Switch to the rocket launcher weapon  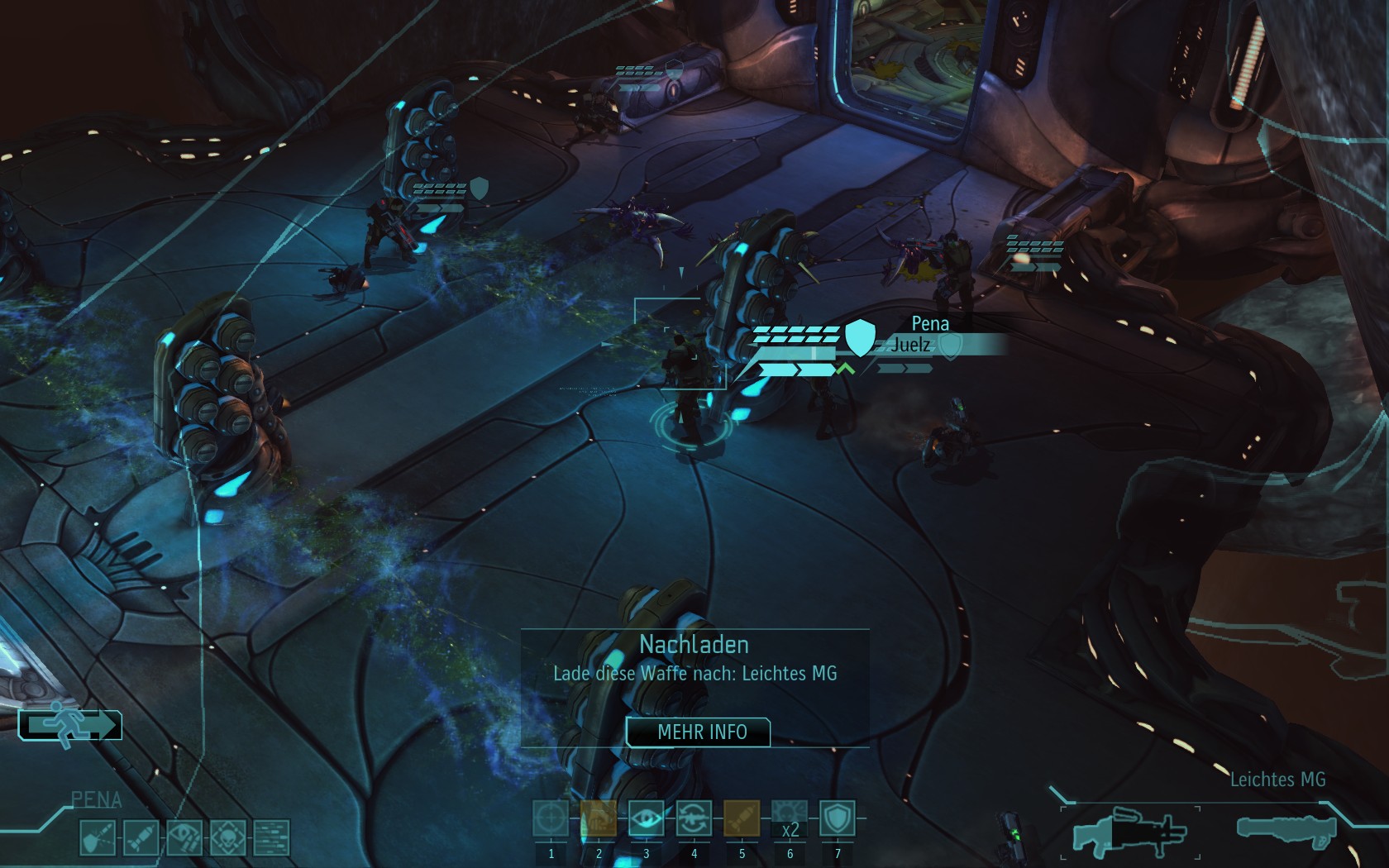click(x=1286, y=829)
